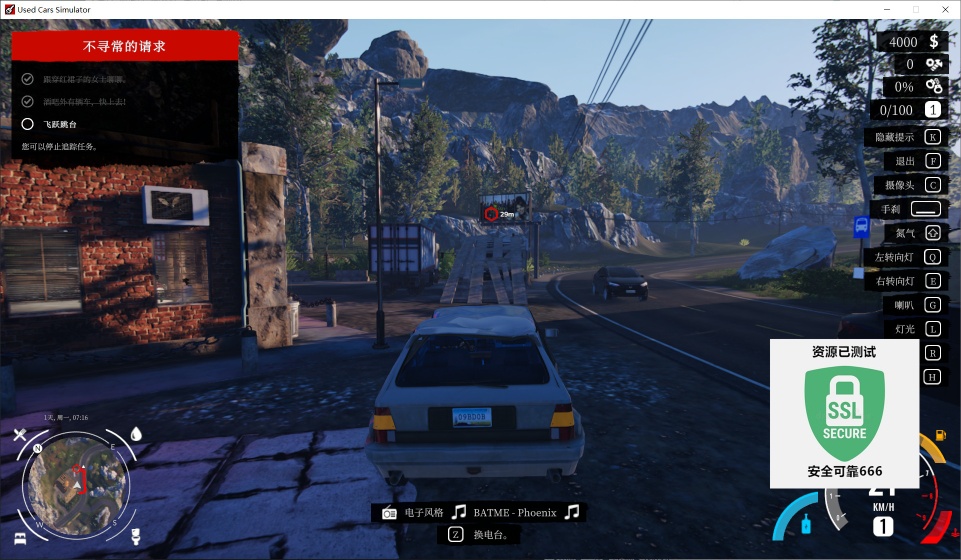Image resolution: width=961 pixels, height=560 pixels.
Task: Click the toilet need icon
Action: (136, 537)
